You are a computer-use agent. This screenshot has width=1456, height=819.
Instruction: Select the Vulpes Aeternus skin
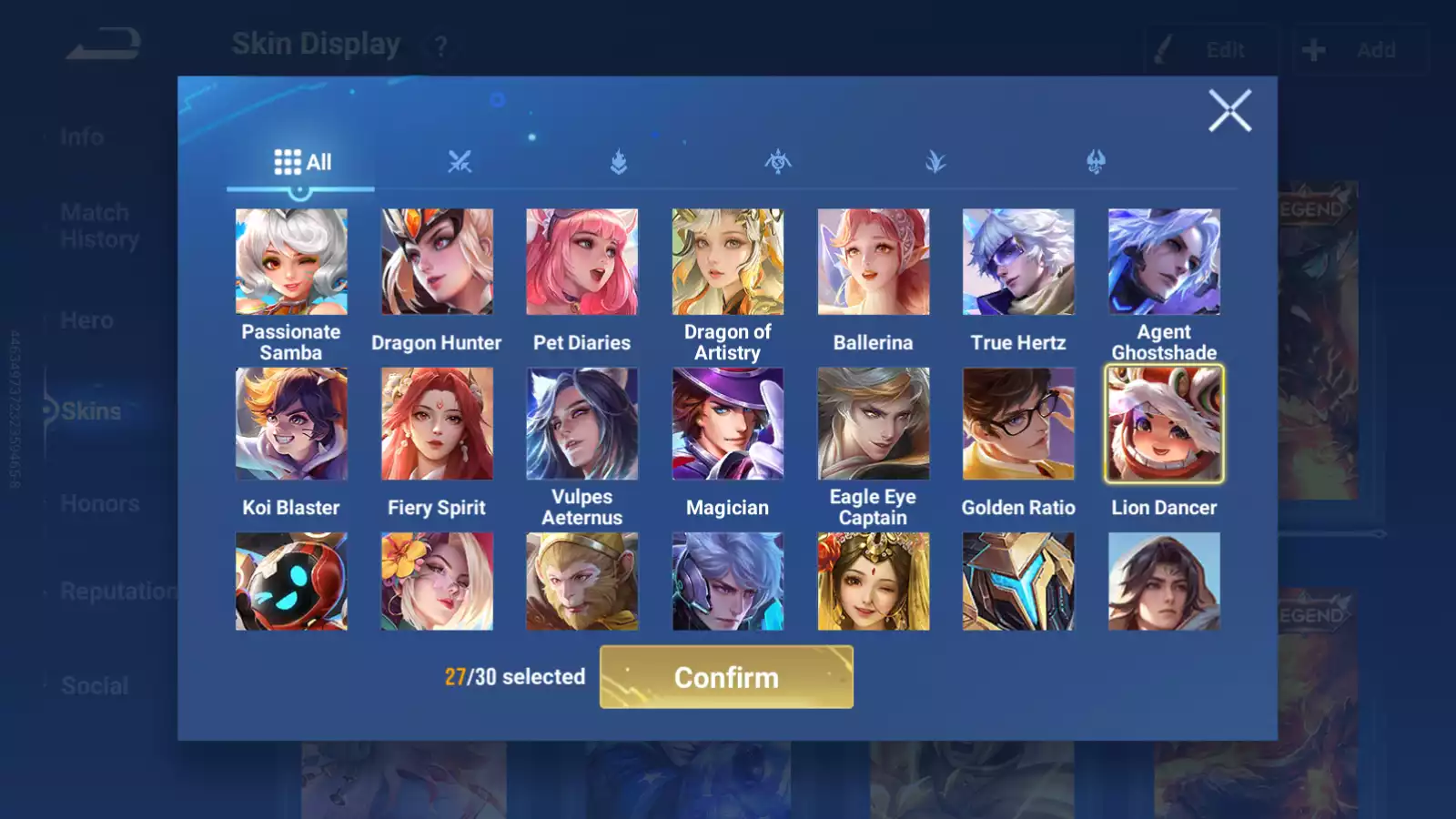click(x=582, y=424)
